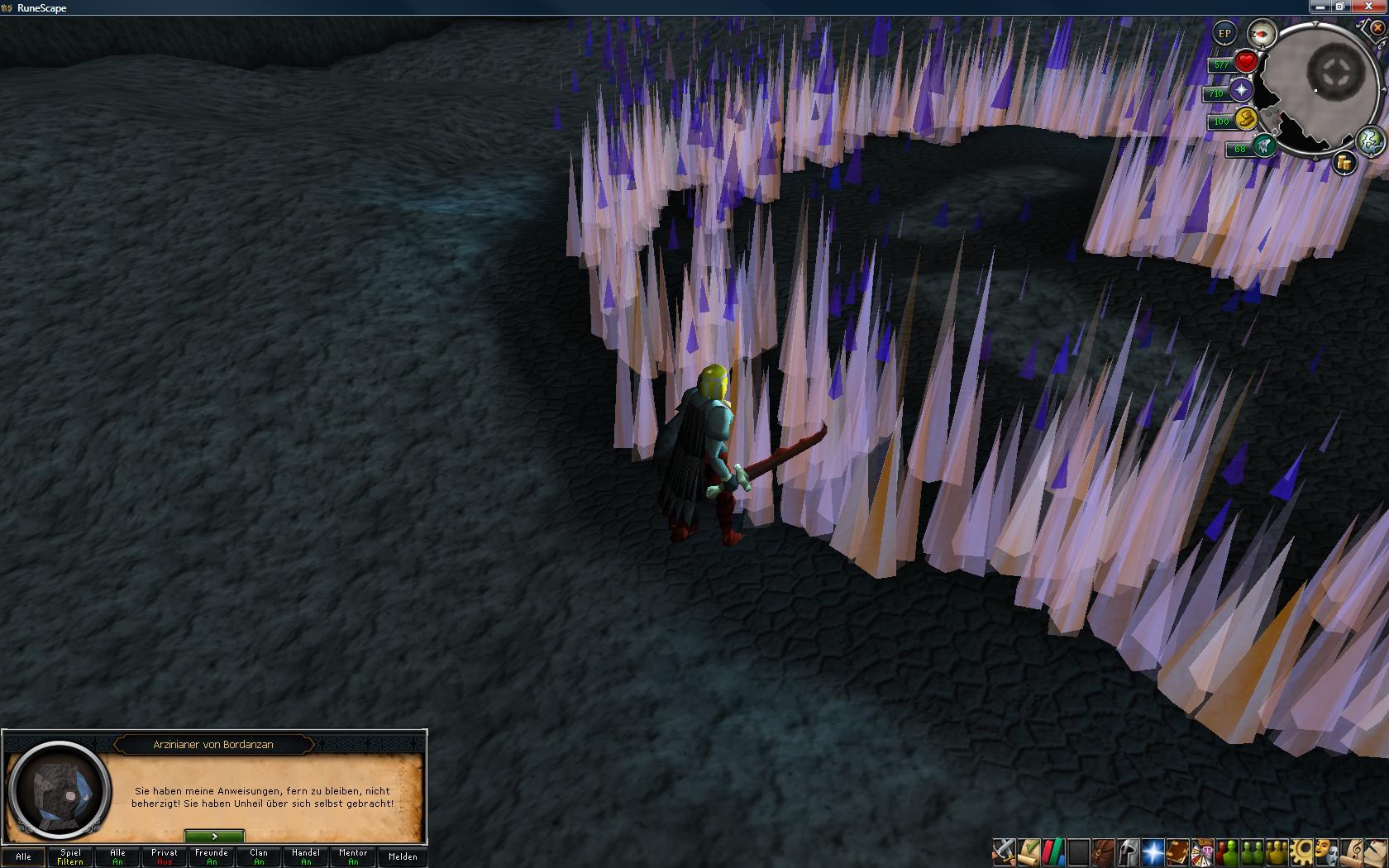Open the Privat chat filter tab
This screenshot has height=868, width=1389.
(165, 856)
